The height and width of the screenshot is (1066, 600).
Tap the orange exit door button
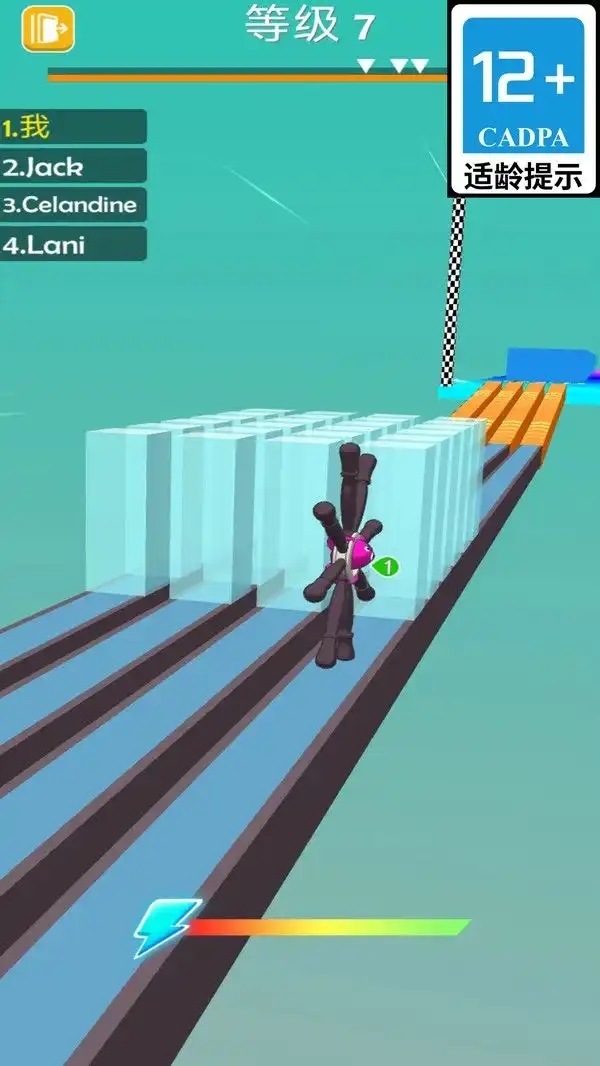coord(48,29)
